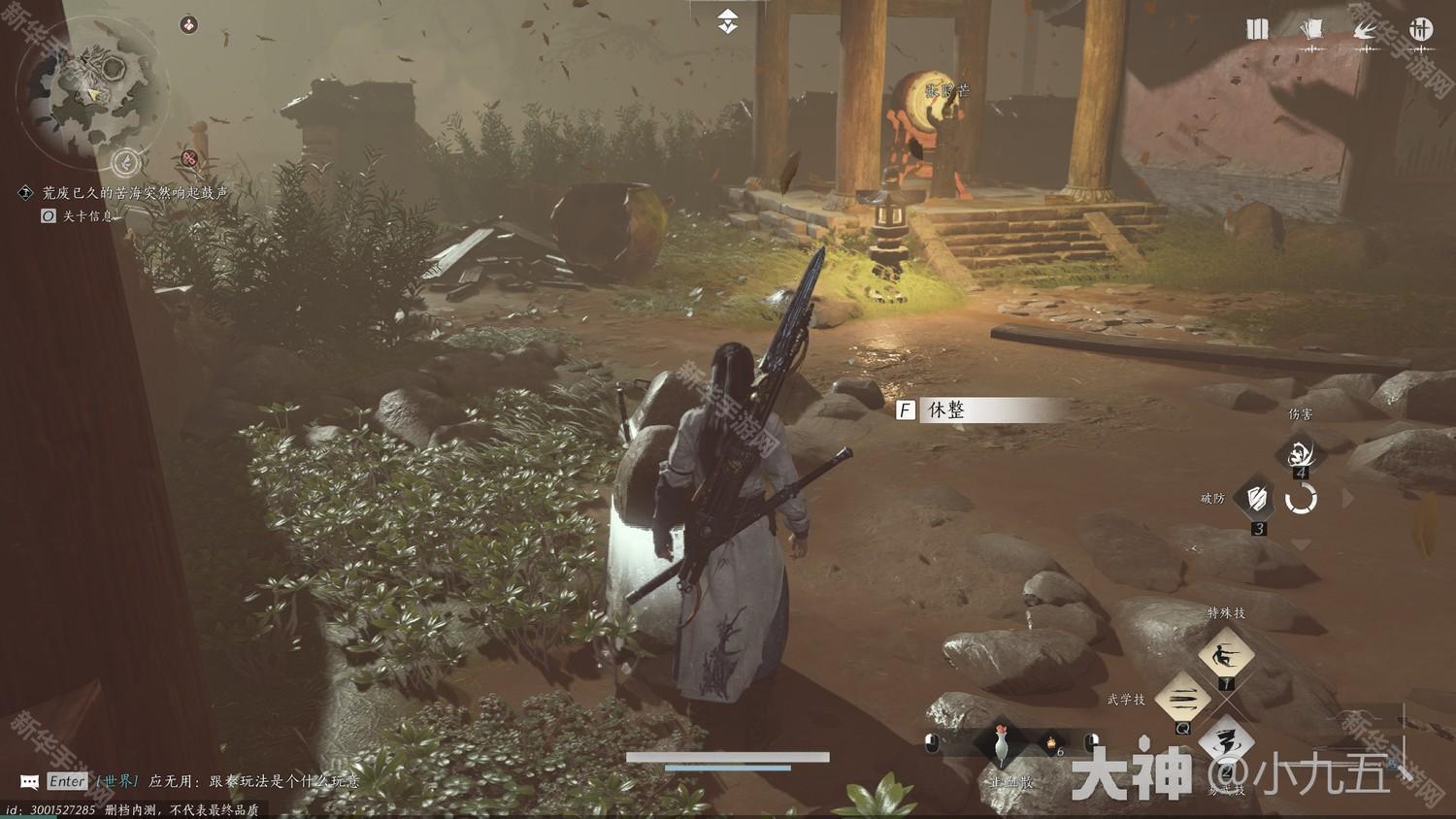This screenshot has height=819, width=1456.
Task: Select the 休整 rest prompt
Action: click(980, 410)
